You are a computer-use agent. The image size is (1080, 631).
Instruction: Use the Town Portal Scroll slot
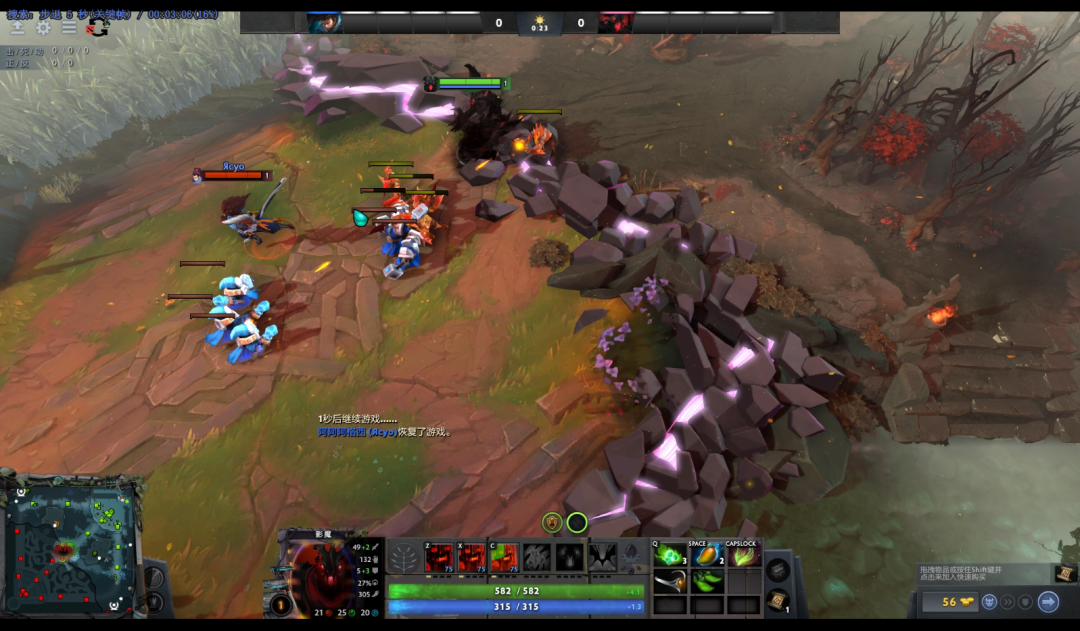[777, 600]
